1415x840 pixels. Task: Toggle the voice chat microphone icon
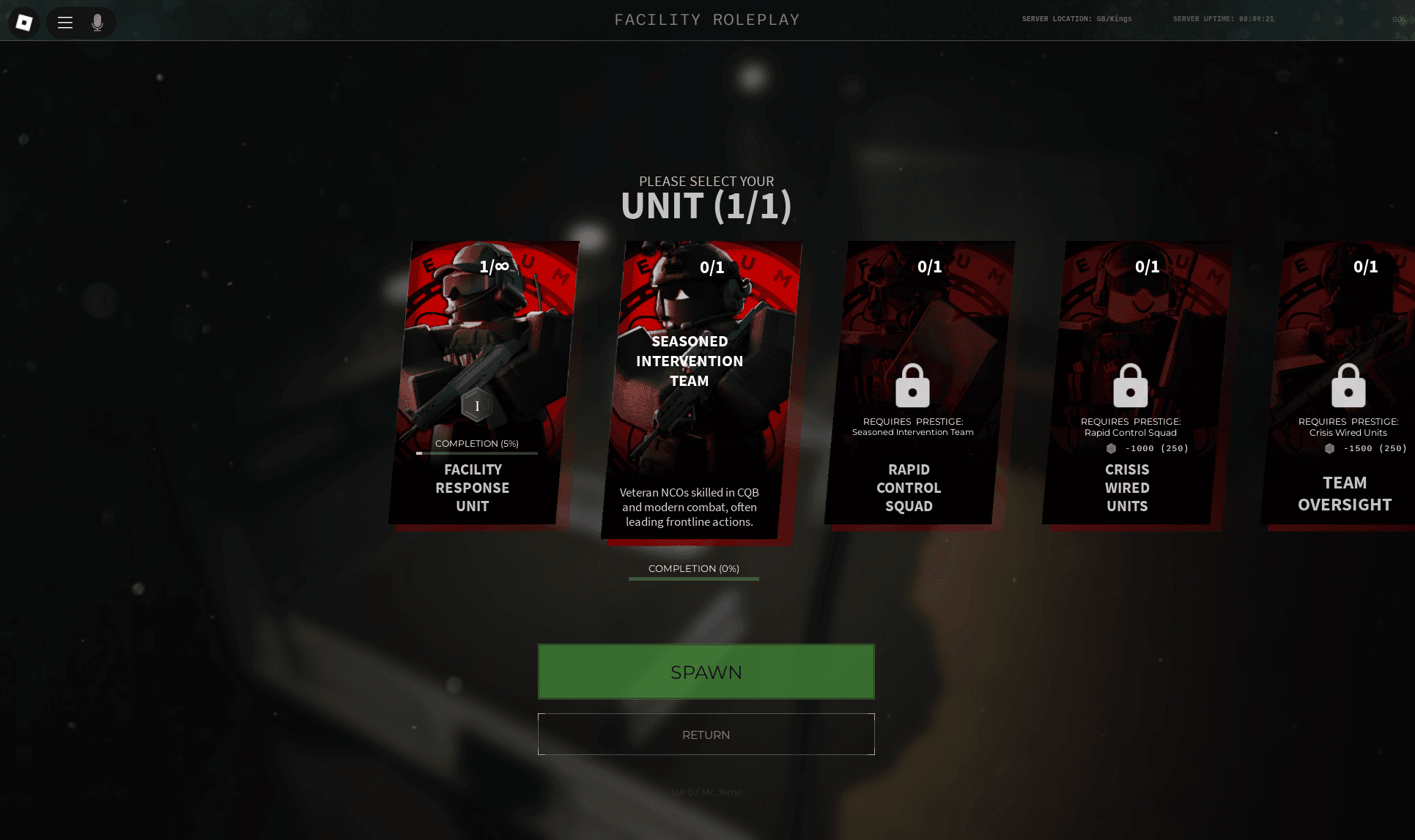point(96,23)
